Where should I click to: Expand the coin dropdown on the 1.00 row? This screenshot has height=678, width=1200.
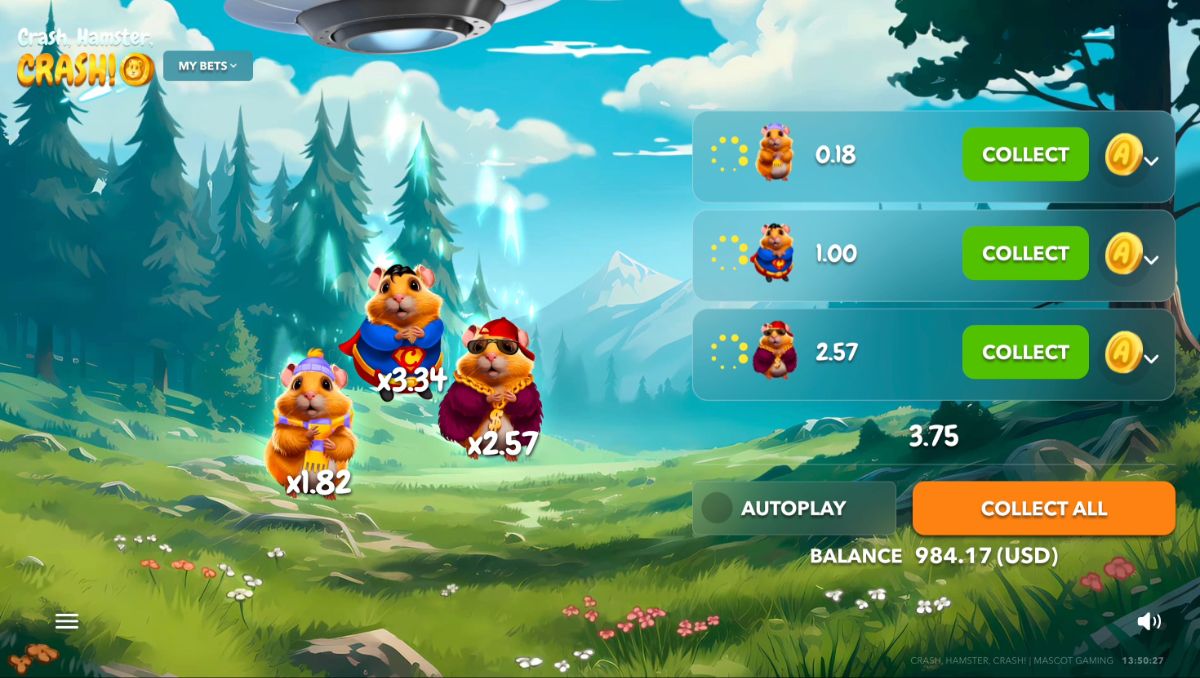click(x=1151, y=259)
